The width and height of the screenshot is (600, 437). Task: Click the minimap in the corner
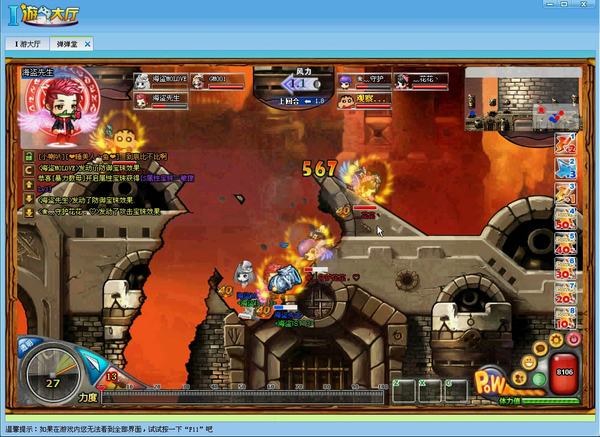[521, 99]
